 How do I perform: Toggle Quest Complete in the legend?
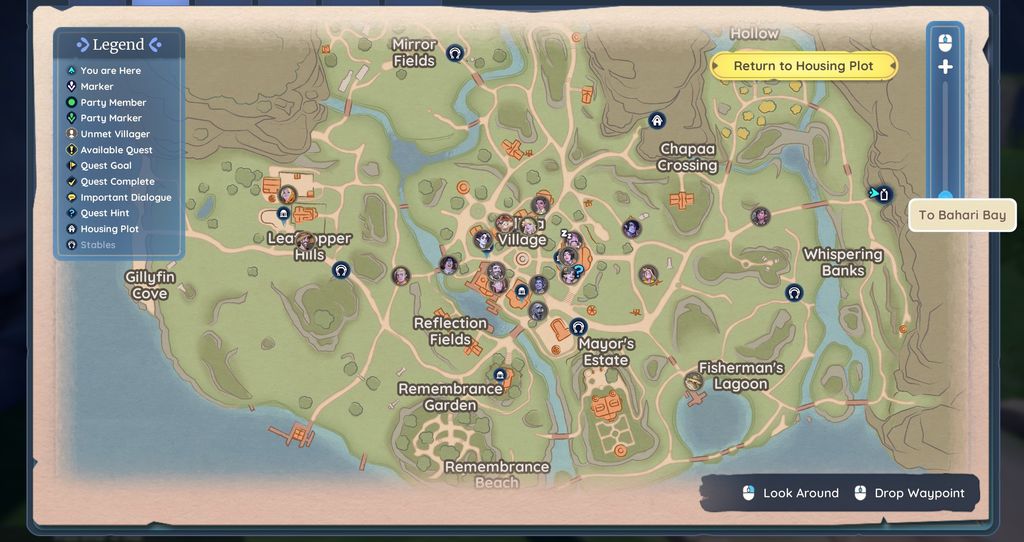point(117,182)
